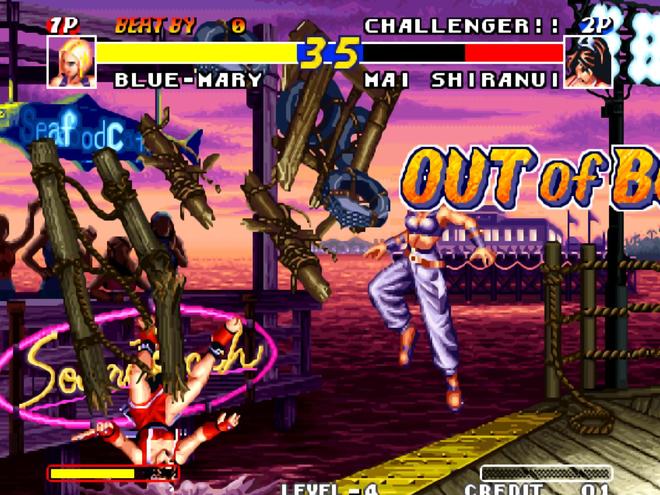Select Mai Shiranui's 2P character portrait
The width and height of the screenshot is (660, 495).
coord(588,62)
